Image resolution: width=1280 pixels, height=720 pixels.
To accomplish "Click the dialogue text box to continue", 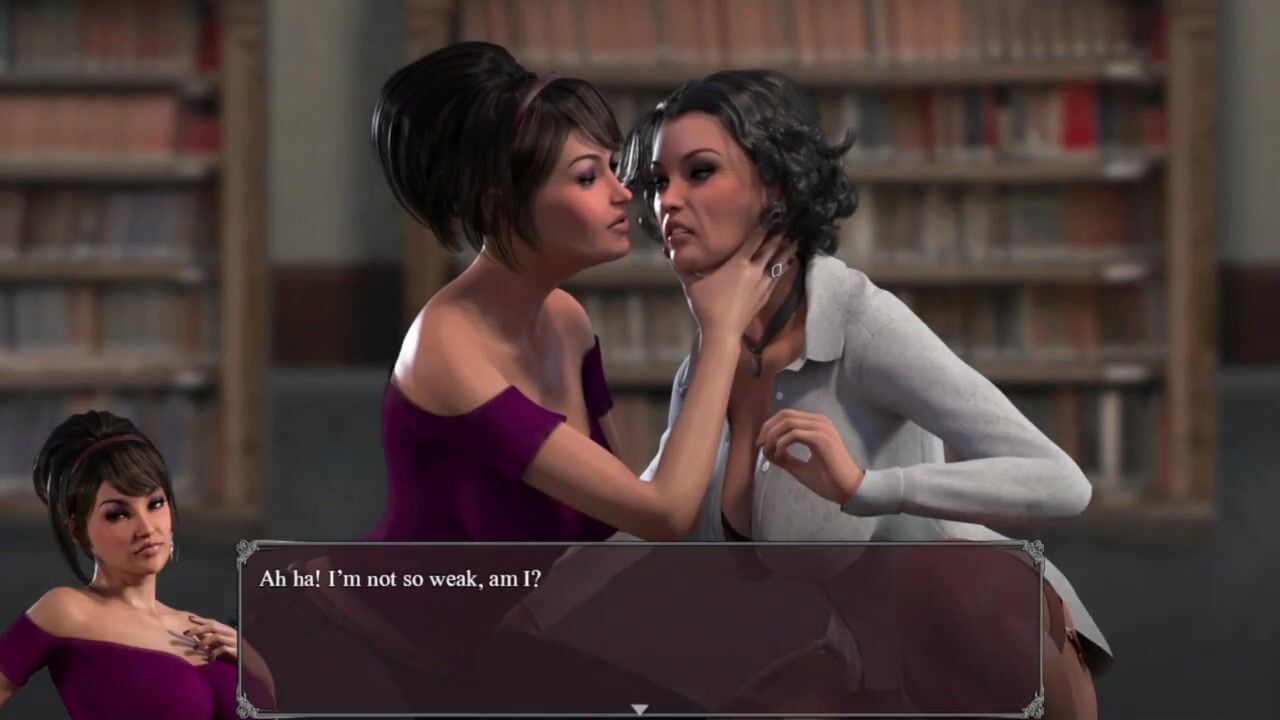I will coord(640,628).
